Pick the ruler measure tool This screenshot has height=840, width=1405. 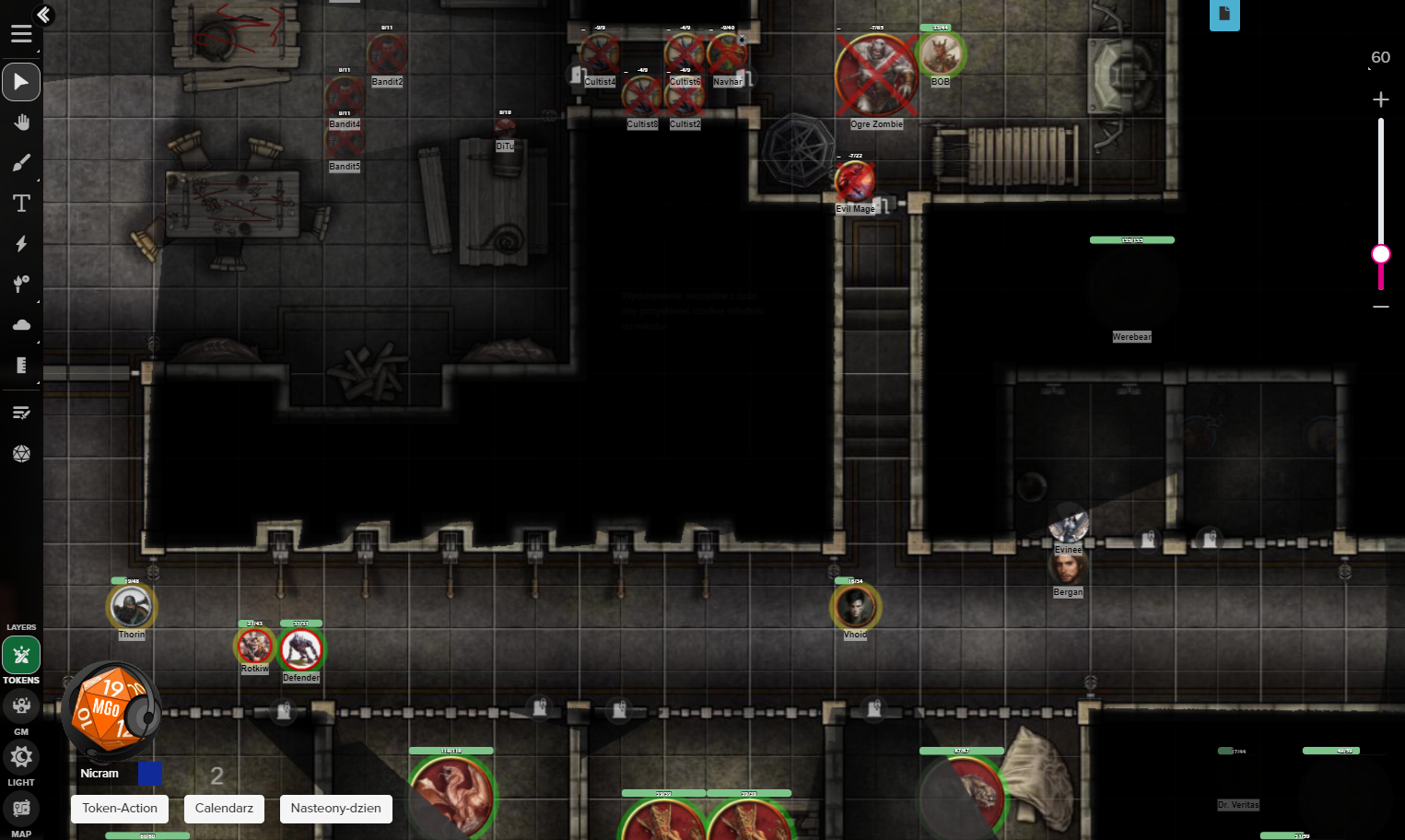(x=21, y=366)
